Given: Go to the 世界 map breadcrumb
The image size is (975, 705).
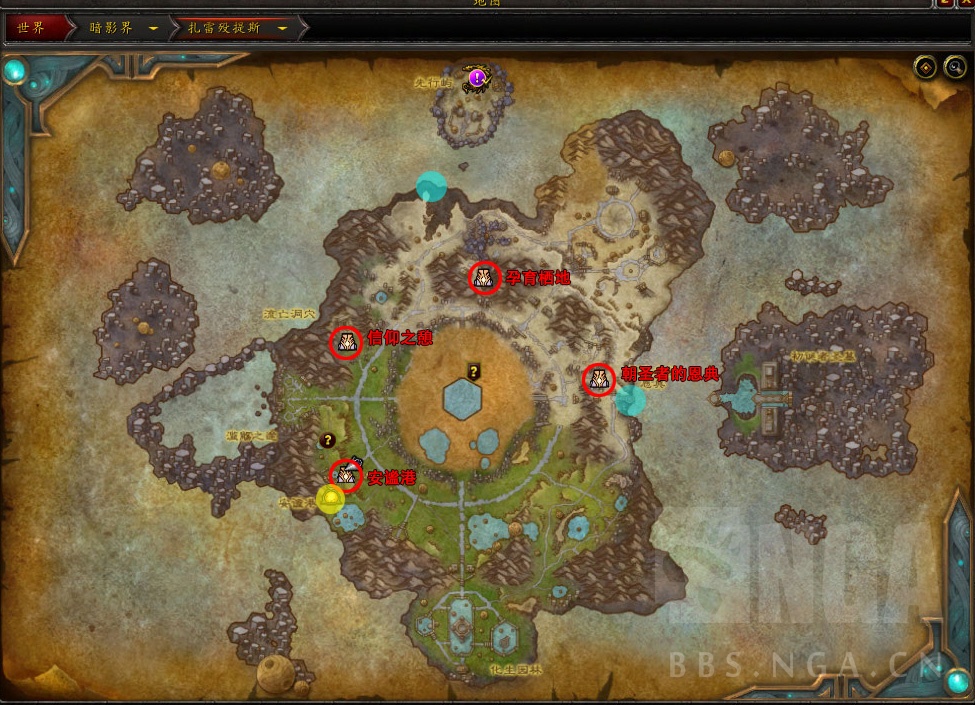Looking at the screenshot, I should click(x=32, y=28).
